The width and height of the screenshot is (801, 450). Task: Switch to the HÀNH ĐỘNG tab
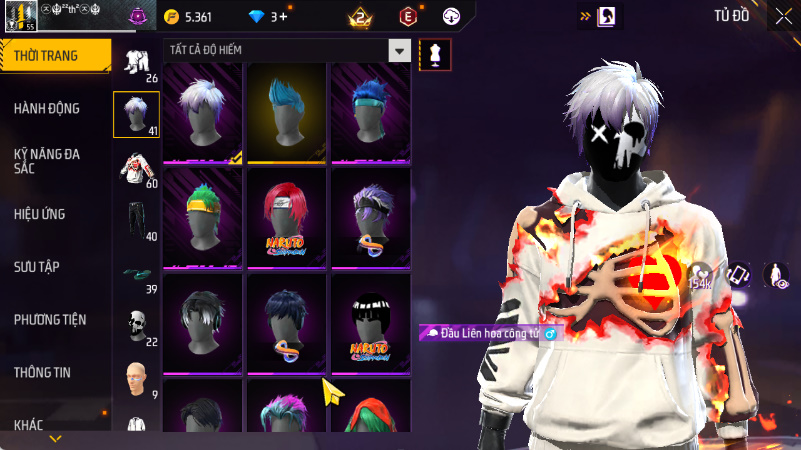[x=47, y=108]
